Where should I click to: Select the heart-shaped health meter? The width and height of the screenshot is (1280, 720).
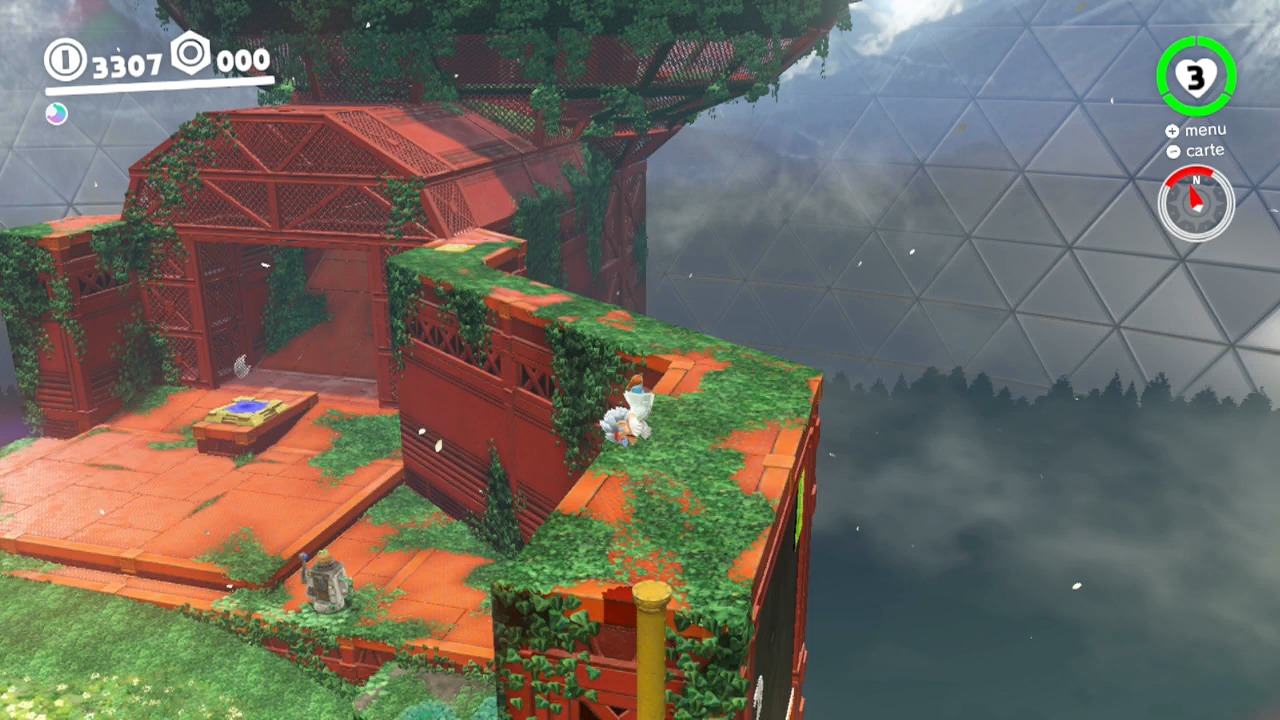pos(1197,75)
